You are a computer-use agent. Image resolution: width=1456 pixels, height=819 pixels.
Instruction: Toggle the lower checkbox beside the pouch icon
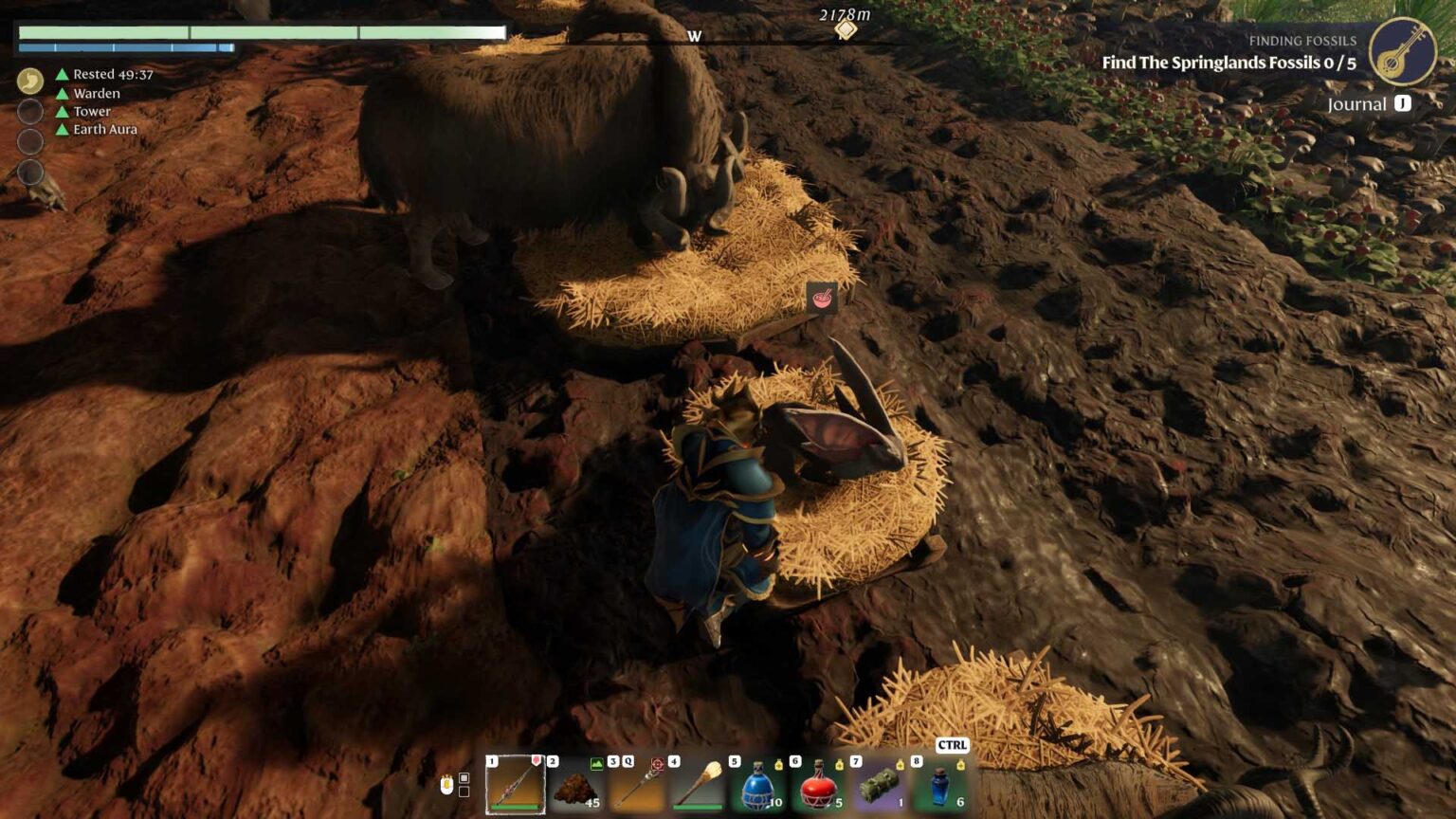click(x=464, y=795)
